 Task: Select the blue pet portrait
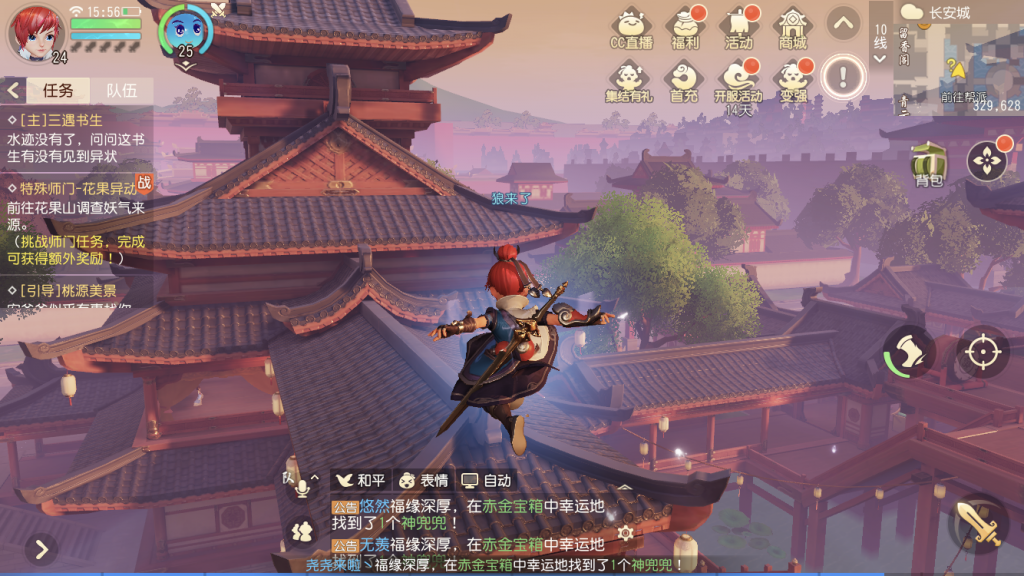(186, 28)
